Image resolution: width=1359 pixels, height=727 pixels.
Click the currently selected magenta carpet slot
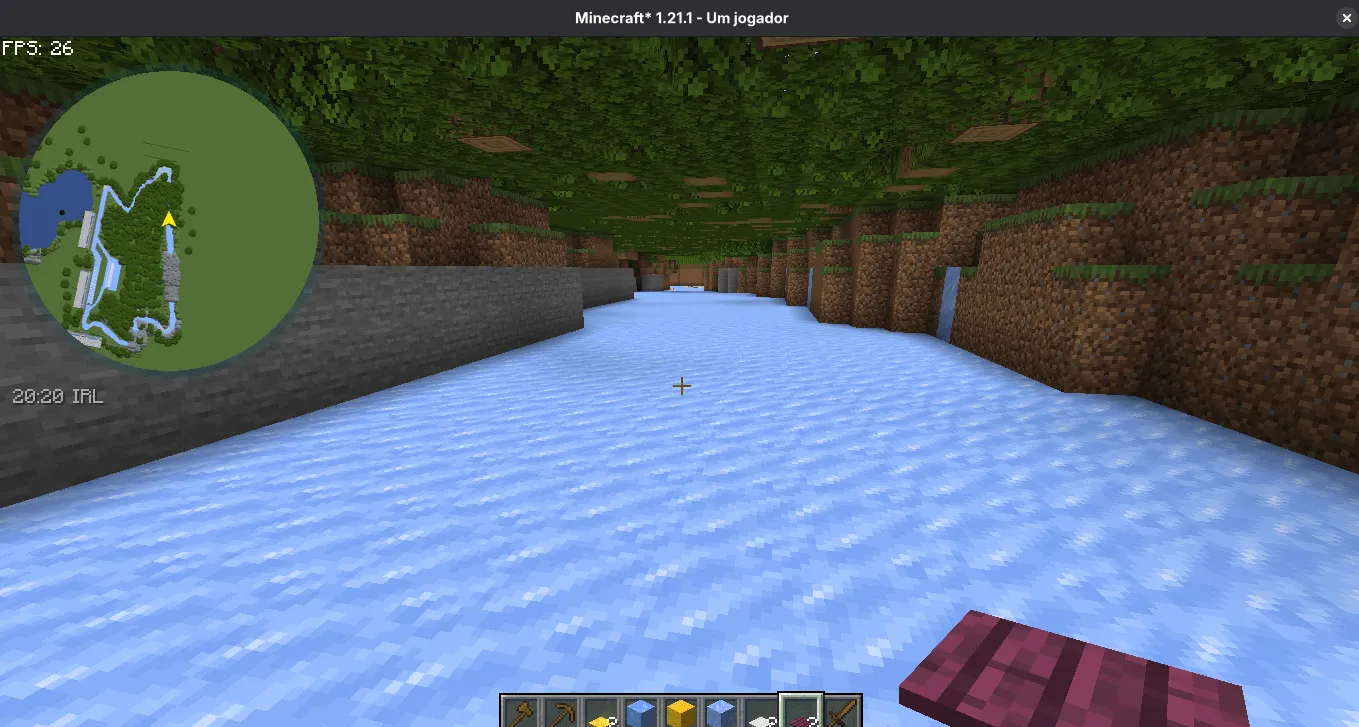799,712
